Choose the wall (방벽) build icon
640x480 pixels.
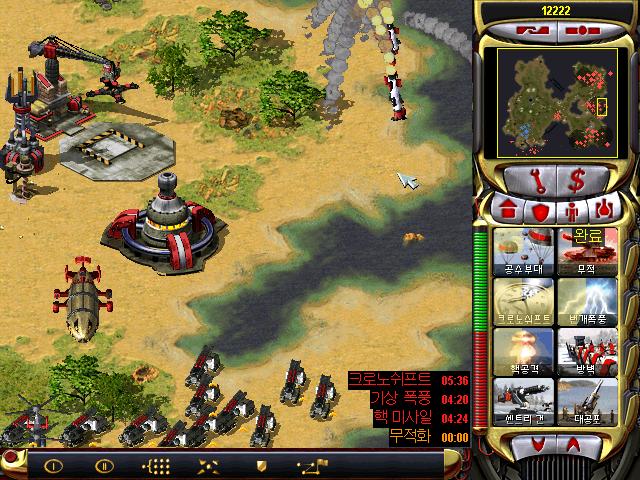(x=585, y=351)
